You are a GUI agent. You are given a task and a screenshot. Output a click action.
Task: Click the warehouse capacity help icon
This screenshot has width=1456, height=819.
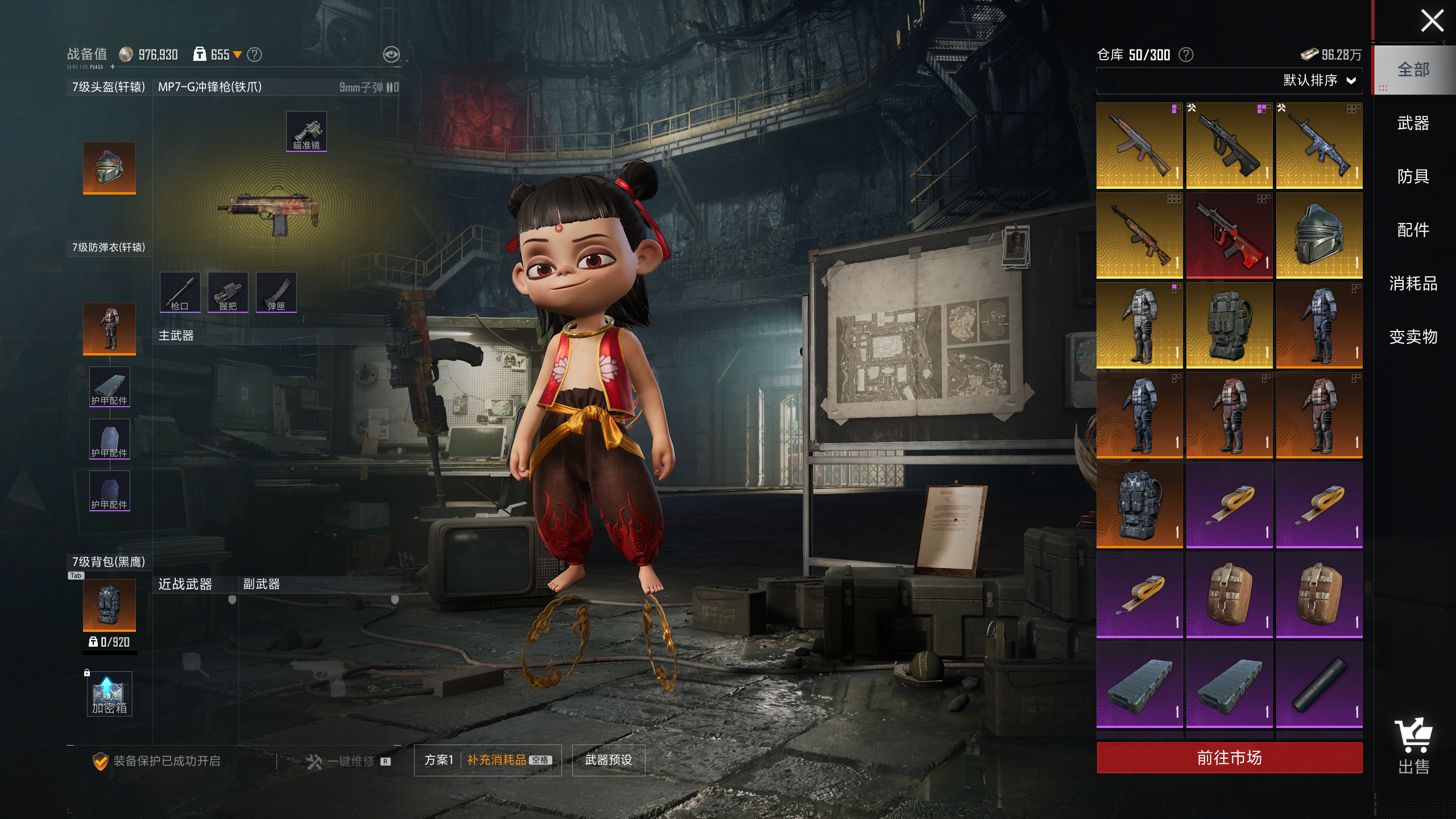click(1186, 55)
